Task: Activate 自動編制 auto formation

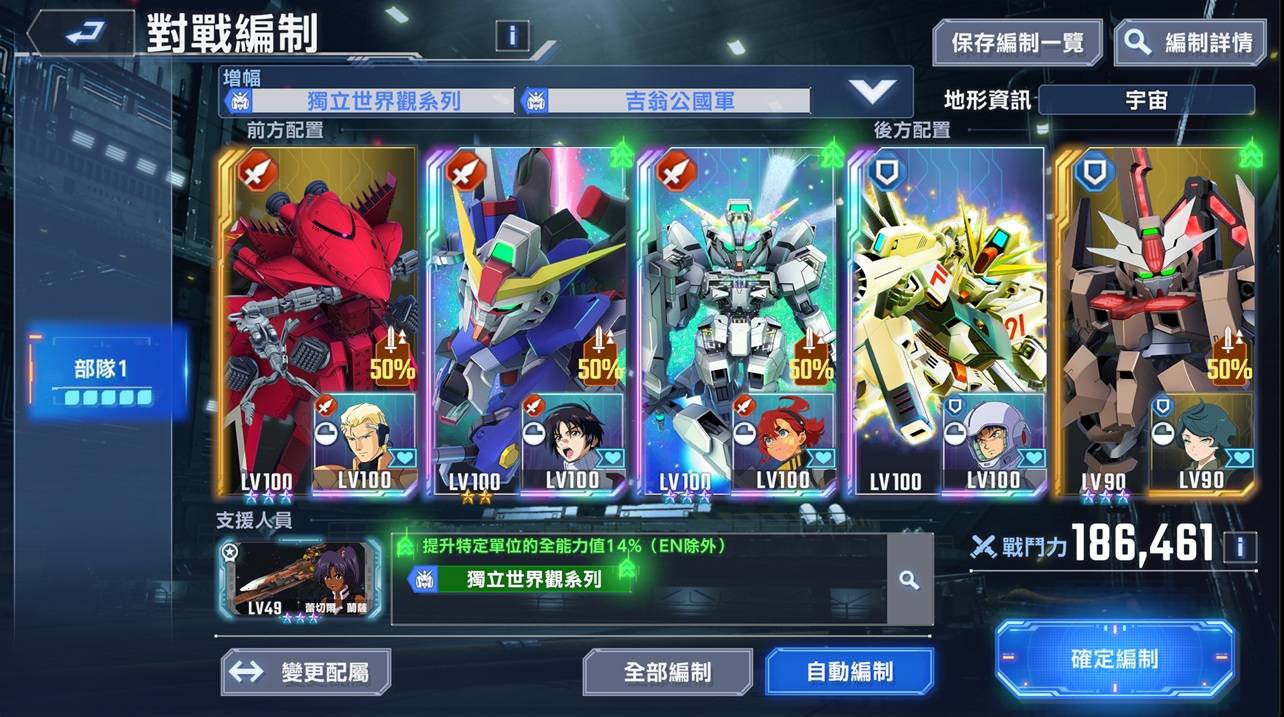Action: (x=849, y=671)
